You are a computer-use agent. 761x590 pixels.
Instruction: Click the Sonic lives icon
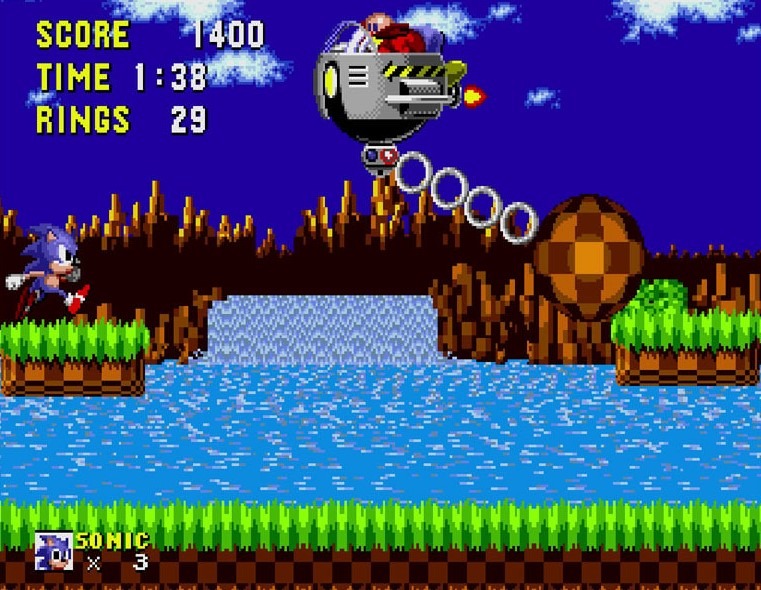[x=52, y=551]
